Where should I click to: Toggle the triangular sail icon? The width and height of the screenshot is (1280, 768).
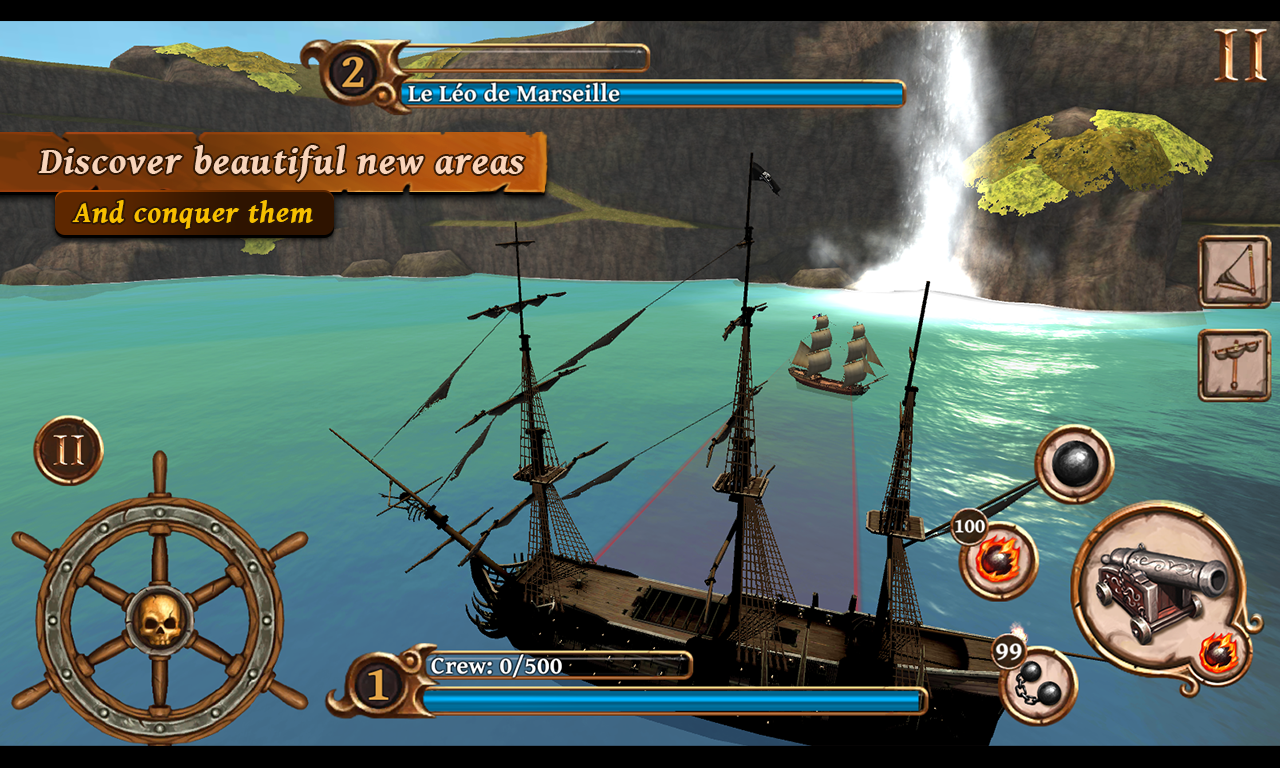point(1234,271)
